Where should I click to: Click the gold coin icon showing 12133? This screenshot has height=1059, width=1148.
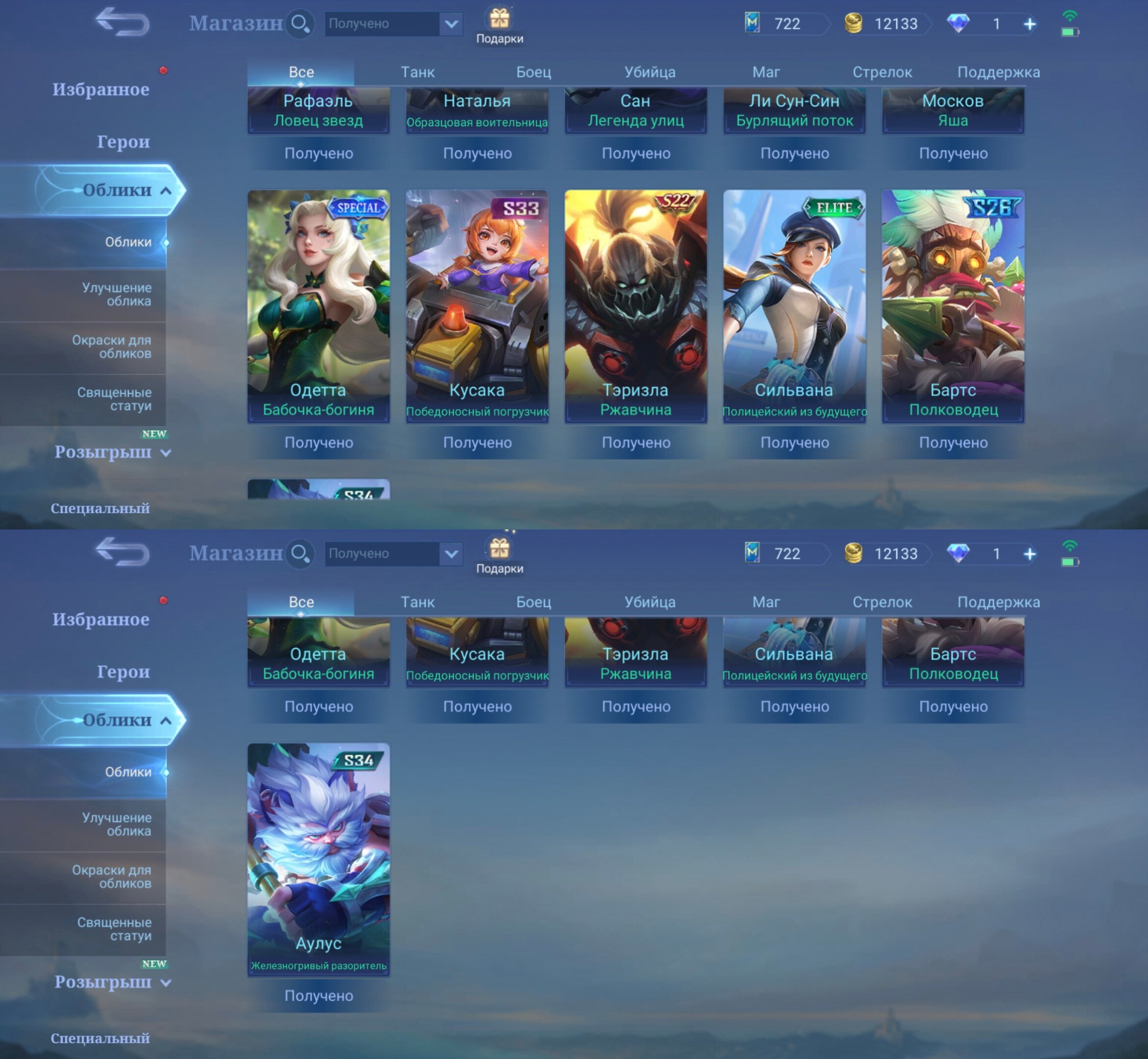[854, 24]
